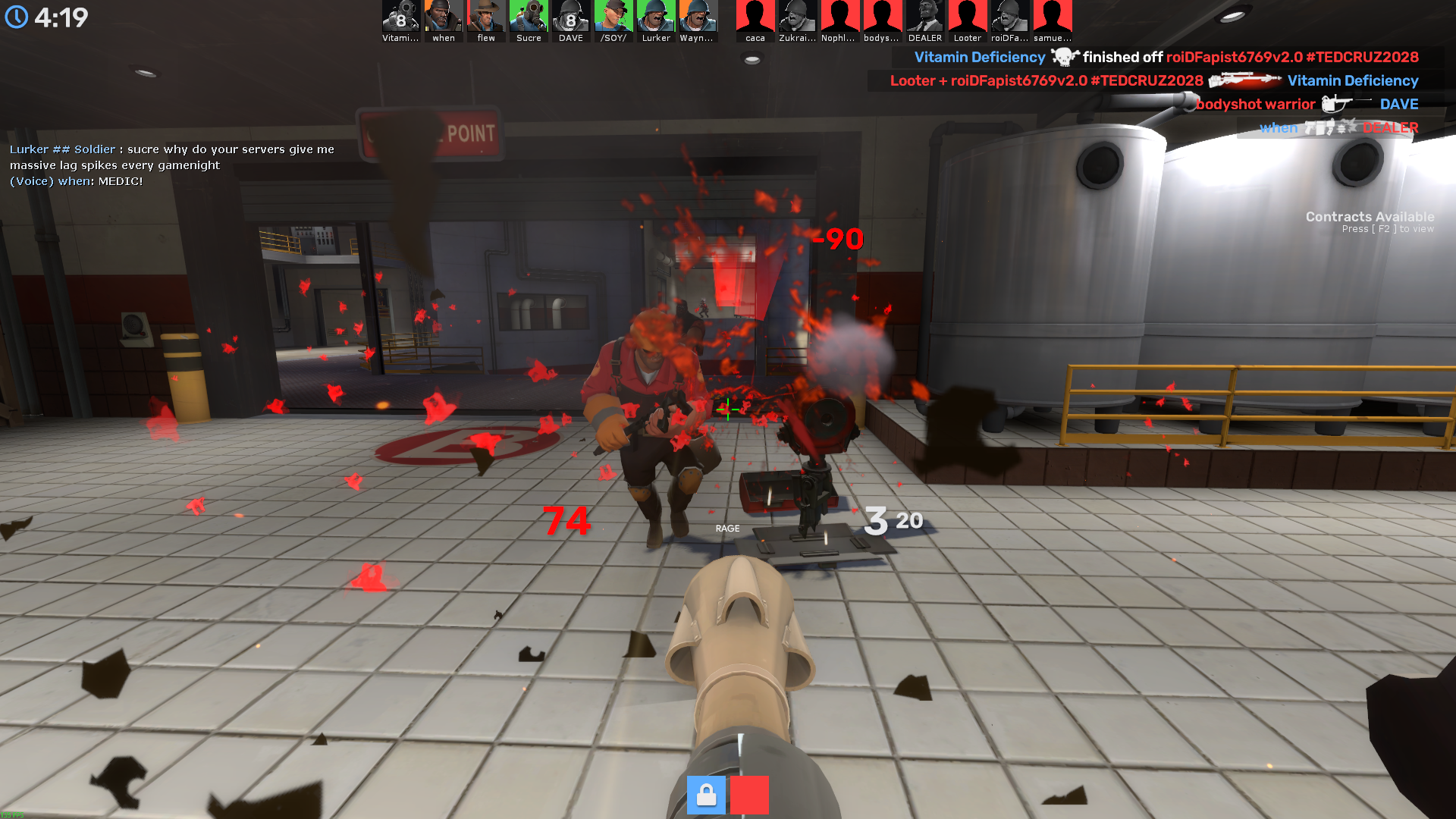
Task: Click flew's player portrait
Action: (x=486, y=17)
